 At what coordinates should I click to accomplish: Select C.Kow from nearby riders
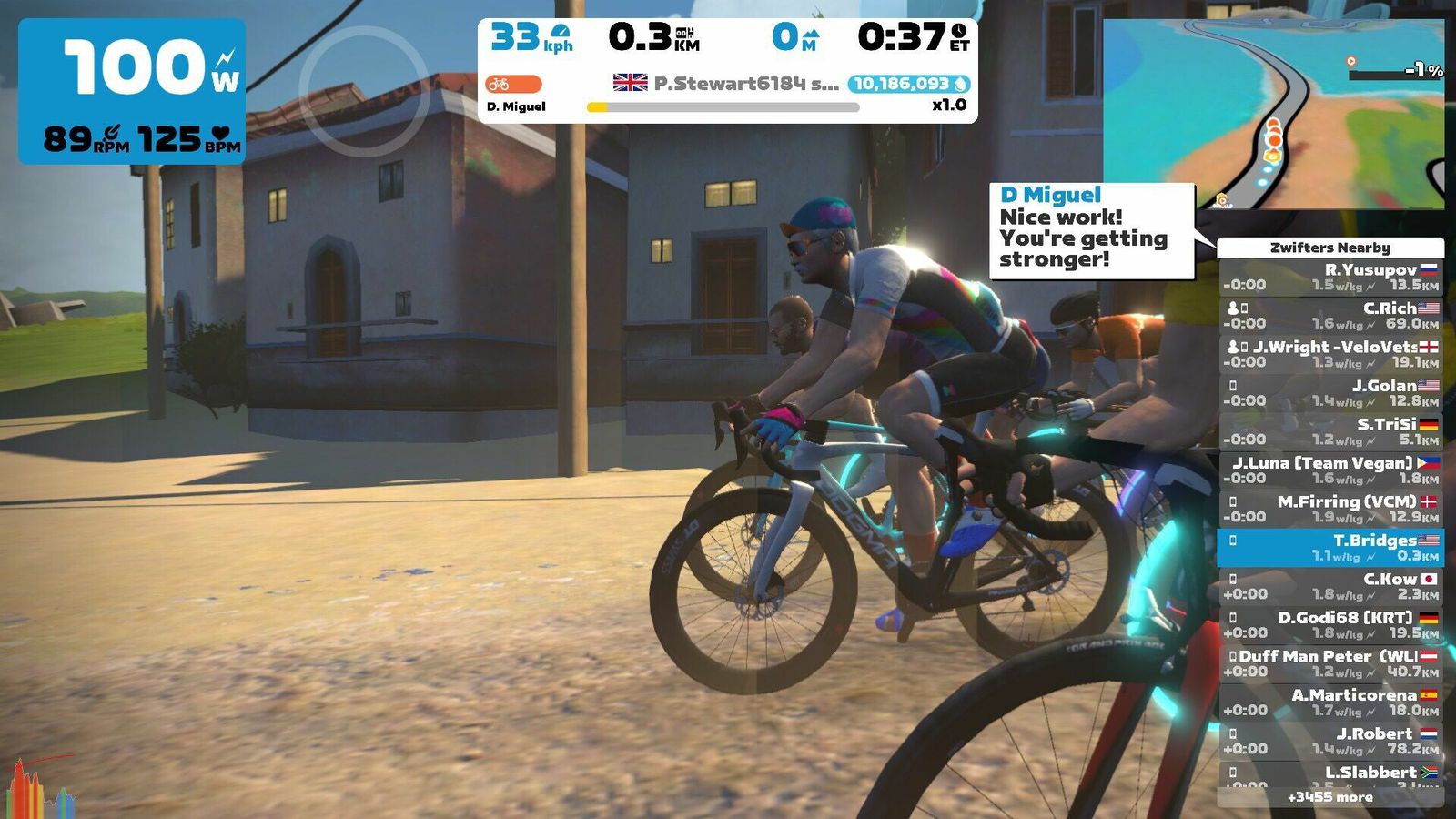tap(1330, 586)
